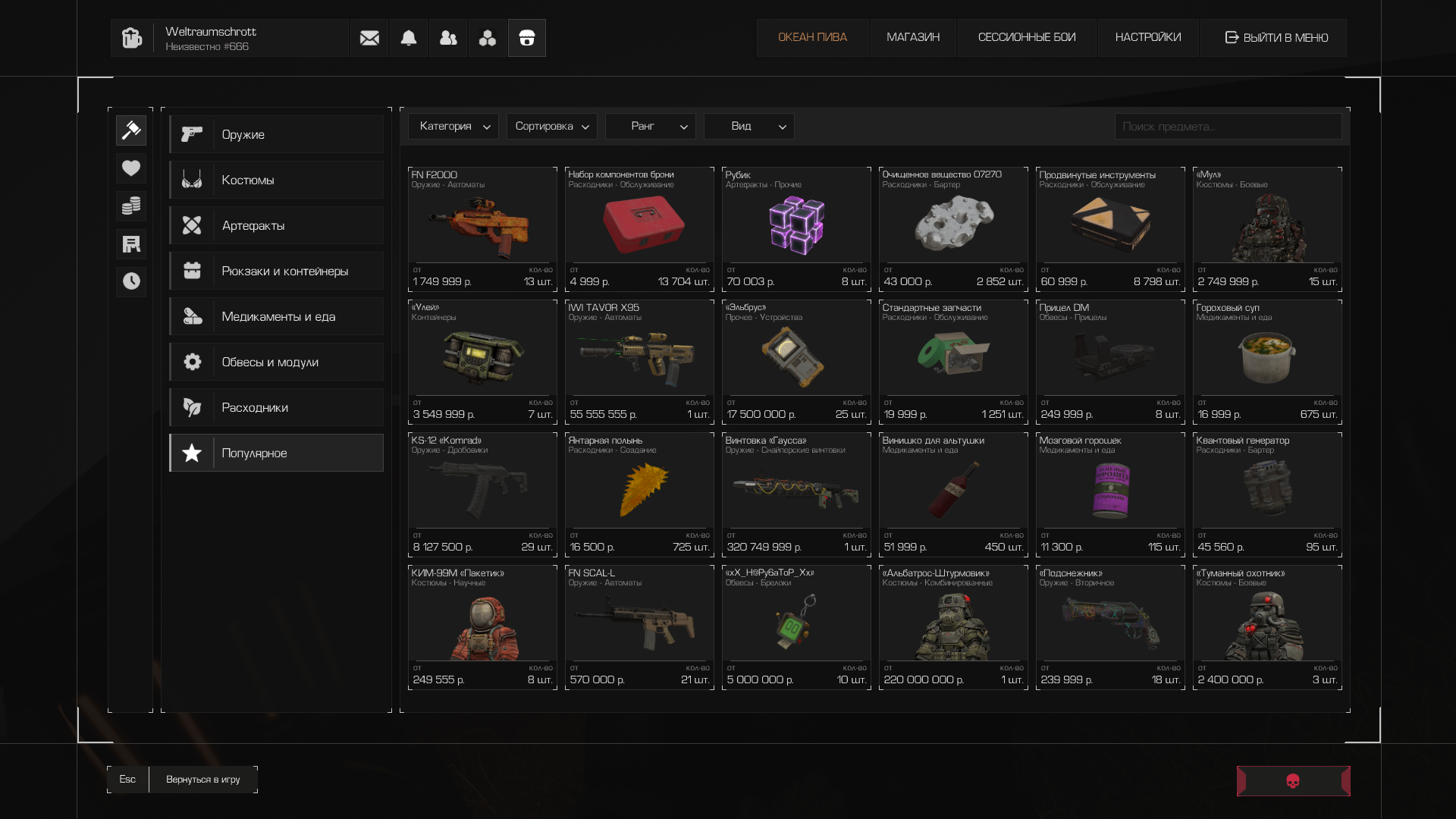View the Винтовка «Гаусса» listing
Viewport: 1456px width, 819px height.
(796, 494)
